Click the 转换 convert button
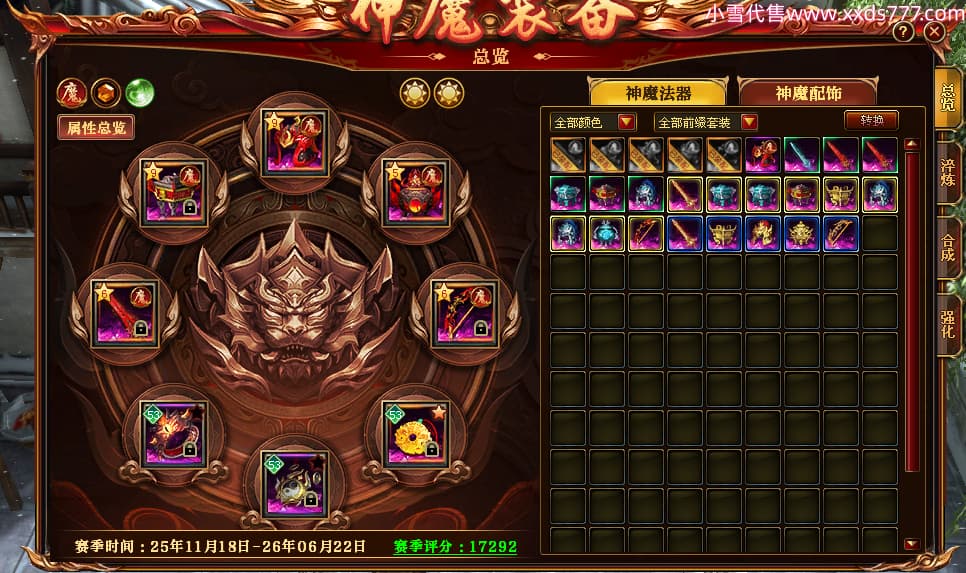 (x=871, y=121)
